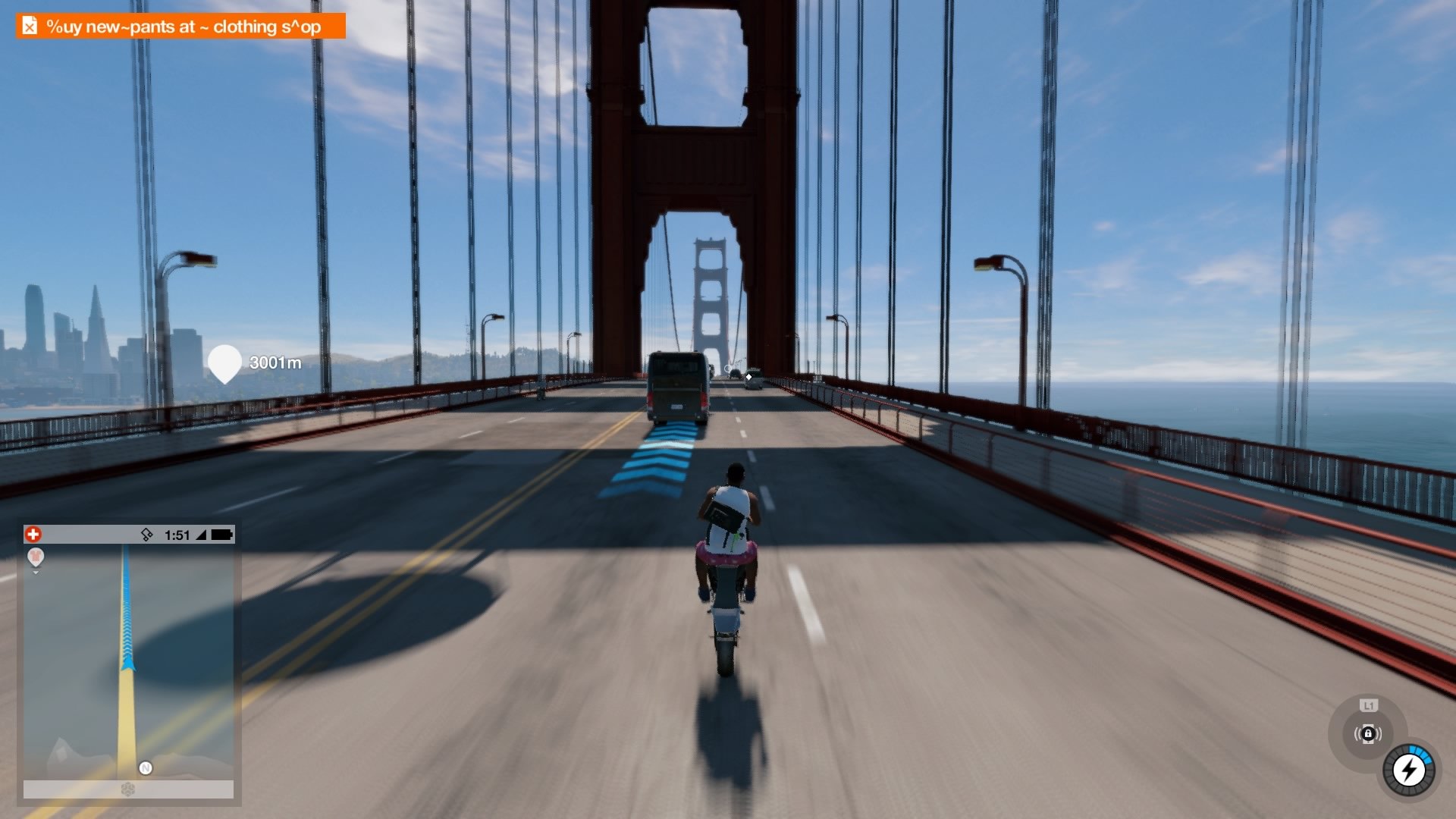This screenshot has width=1456, height=819.
Task: Select the clothing shop pin icon on the minimap
Action: click(36, 557)
